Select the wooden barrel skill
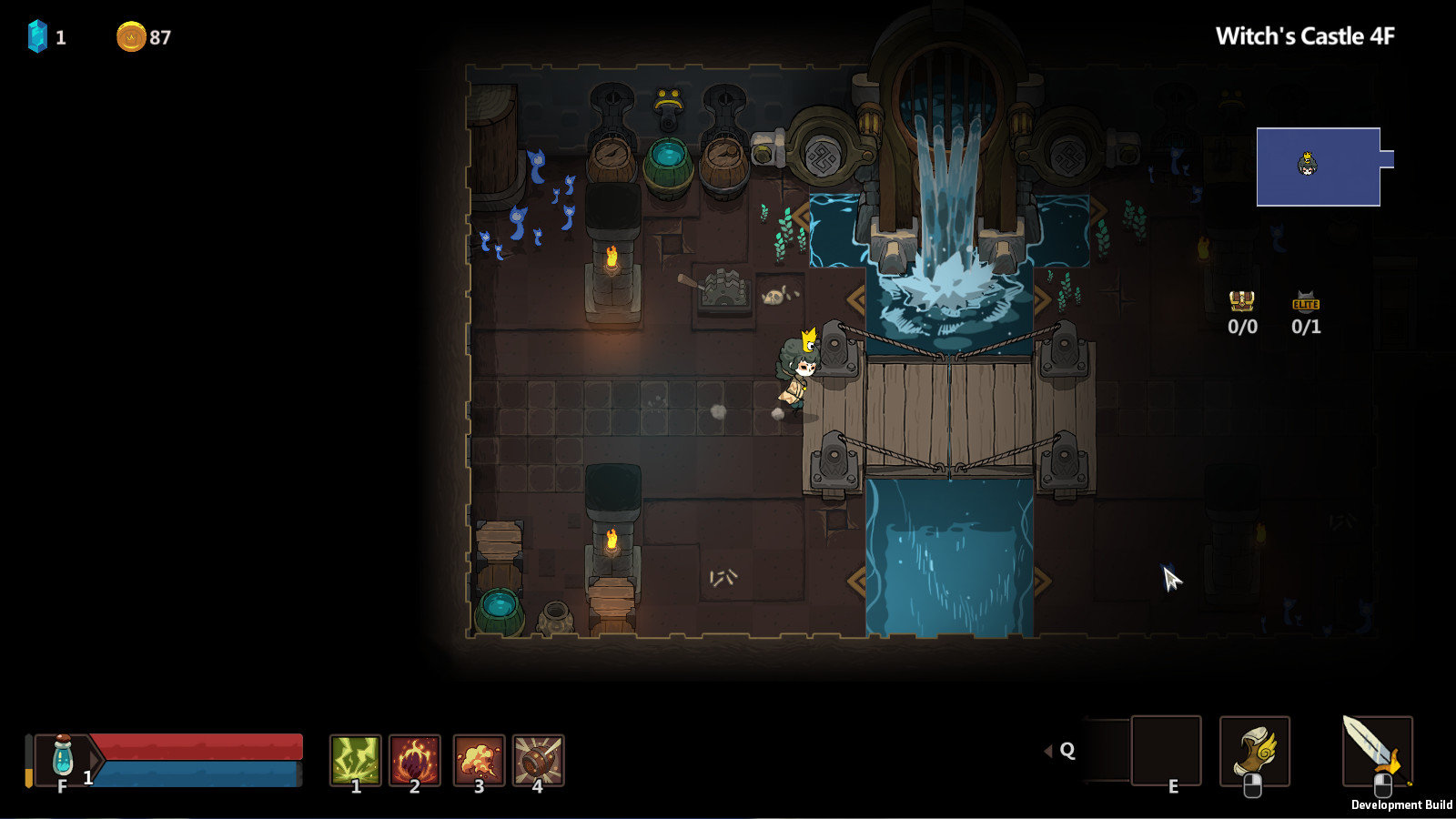1456x819 pixels. click(x=538, y=759)
